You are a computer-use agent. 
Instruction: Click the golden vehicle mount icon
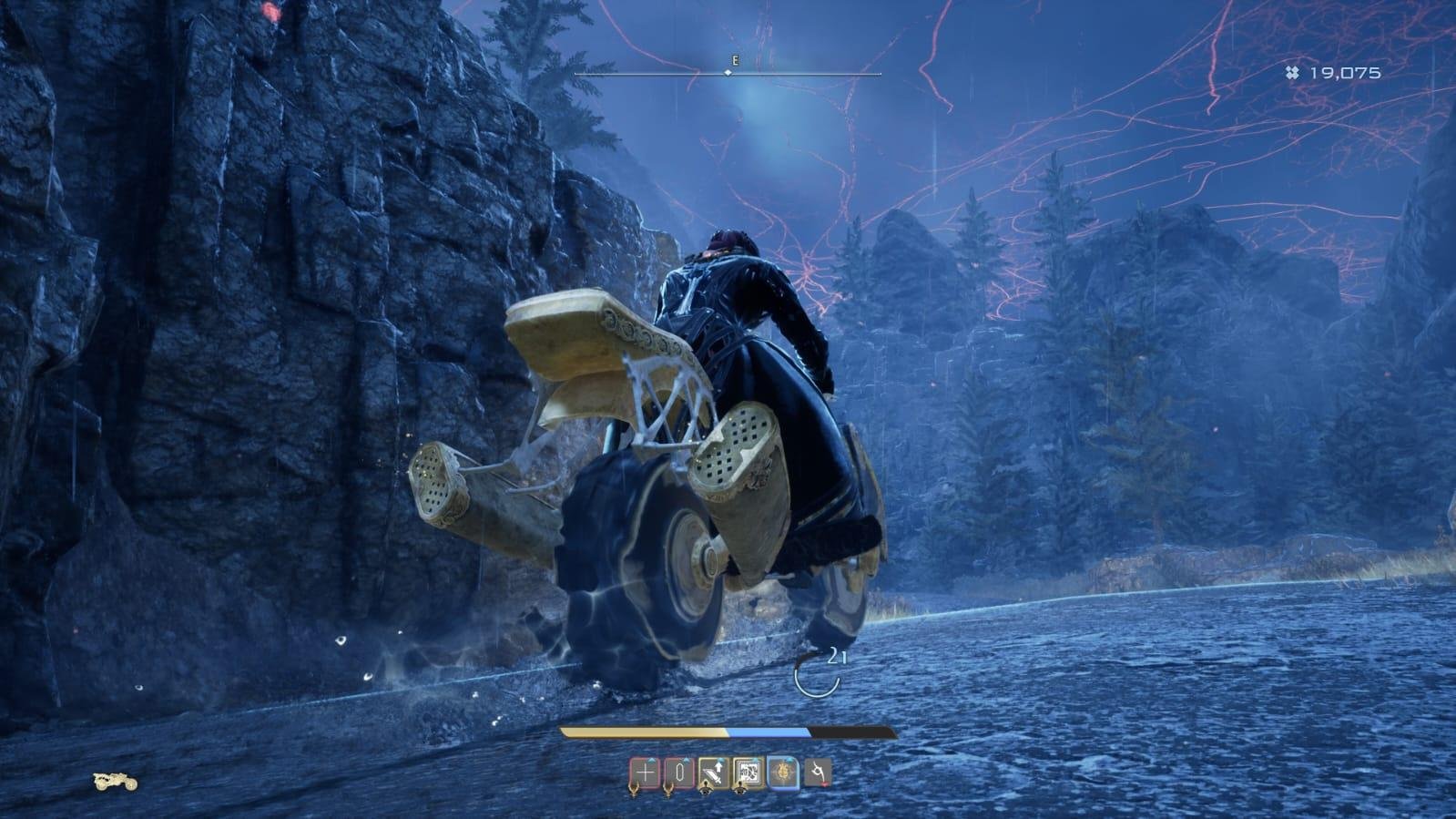point(116,782)
